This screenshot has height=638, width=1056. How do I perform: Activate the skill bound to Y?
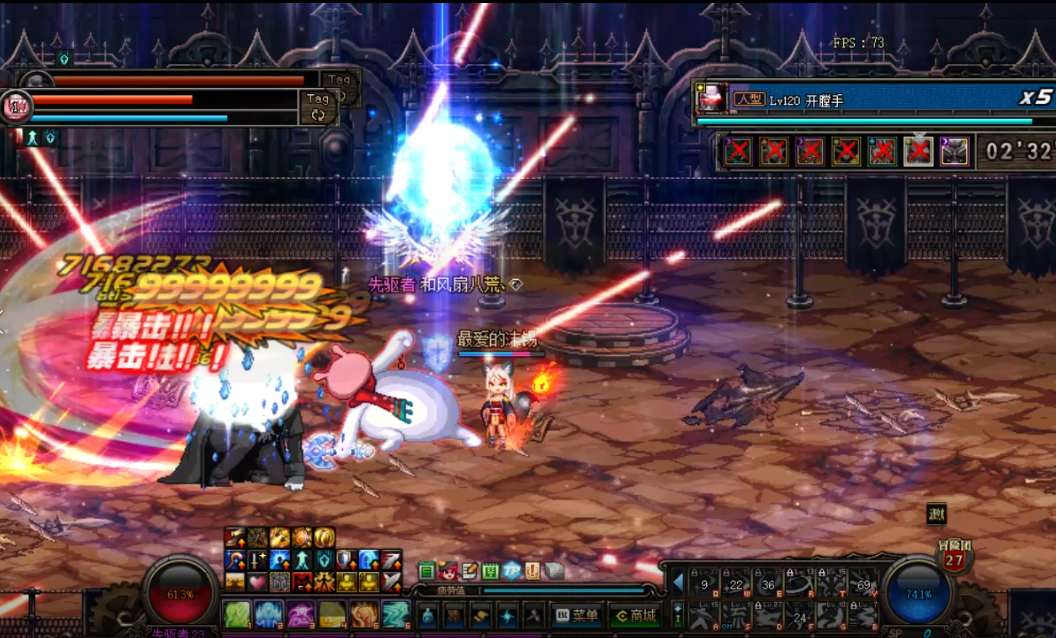(863, 582)
